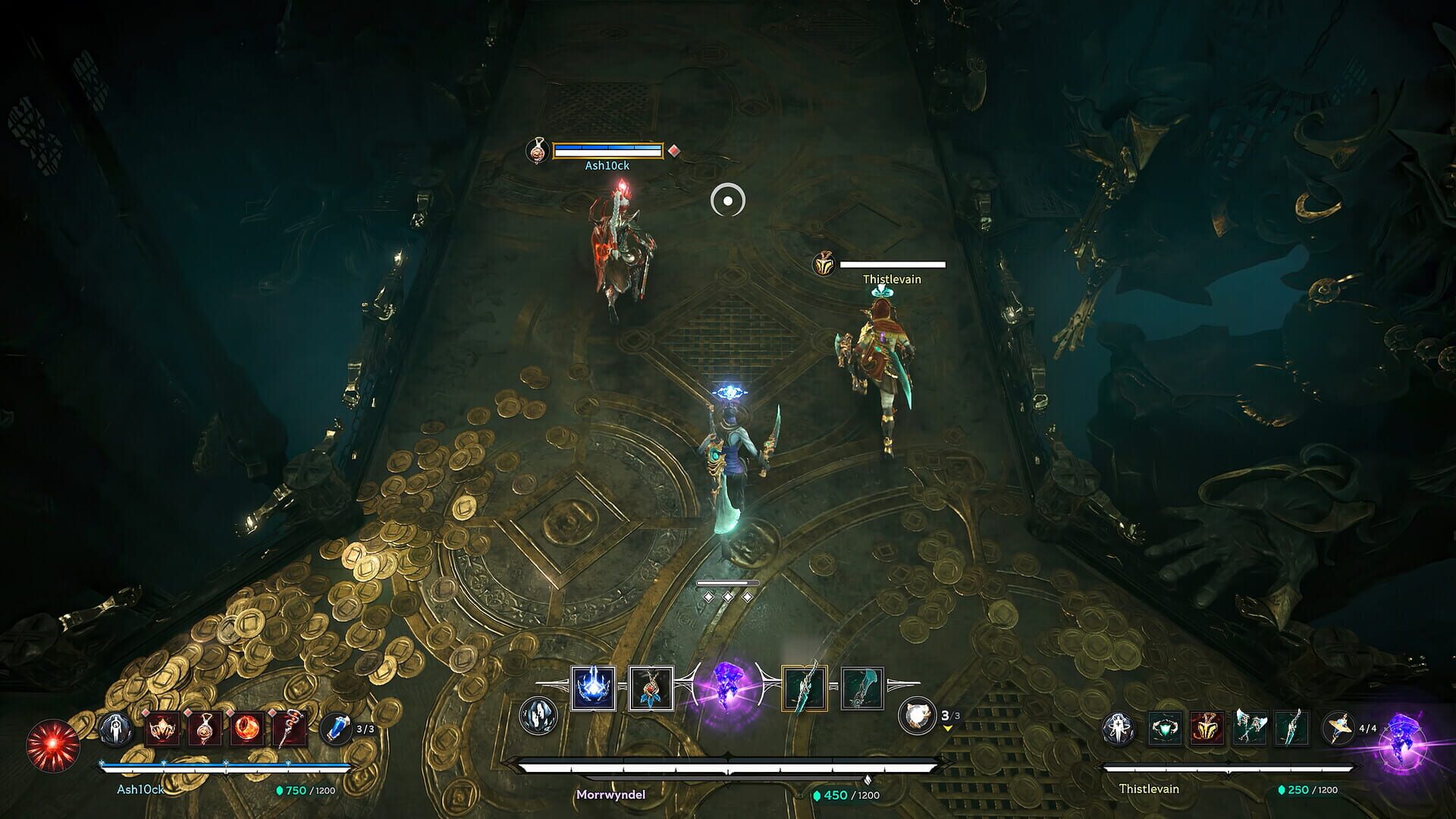
Task: Click the potion icon beside Ash10ck's overhead bar
Action: [538, 152]
